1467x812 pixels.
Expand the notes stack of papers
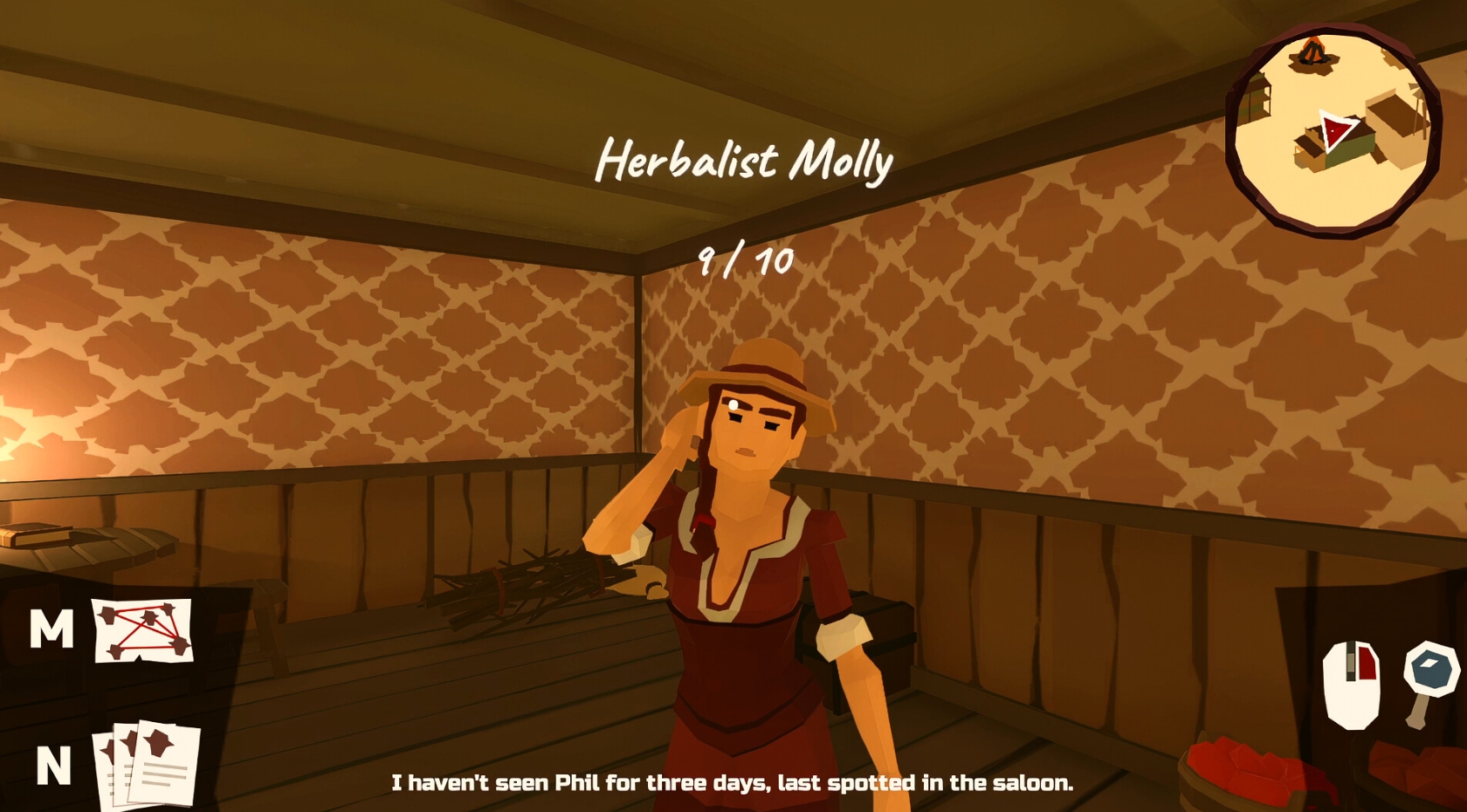[x=145, y=760]
